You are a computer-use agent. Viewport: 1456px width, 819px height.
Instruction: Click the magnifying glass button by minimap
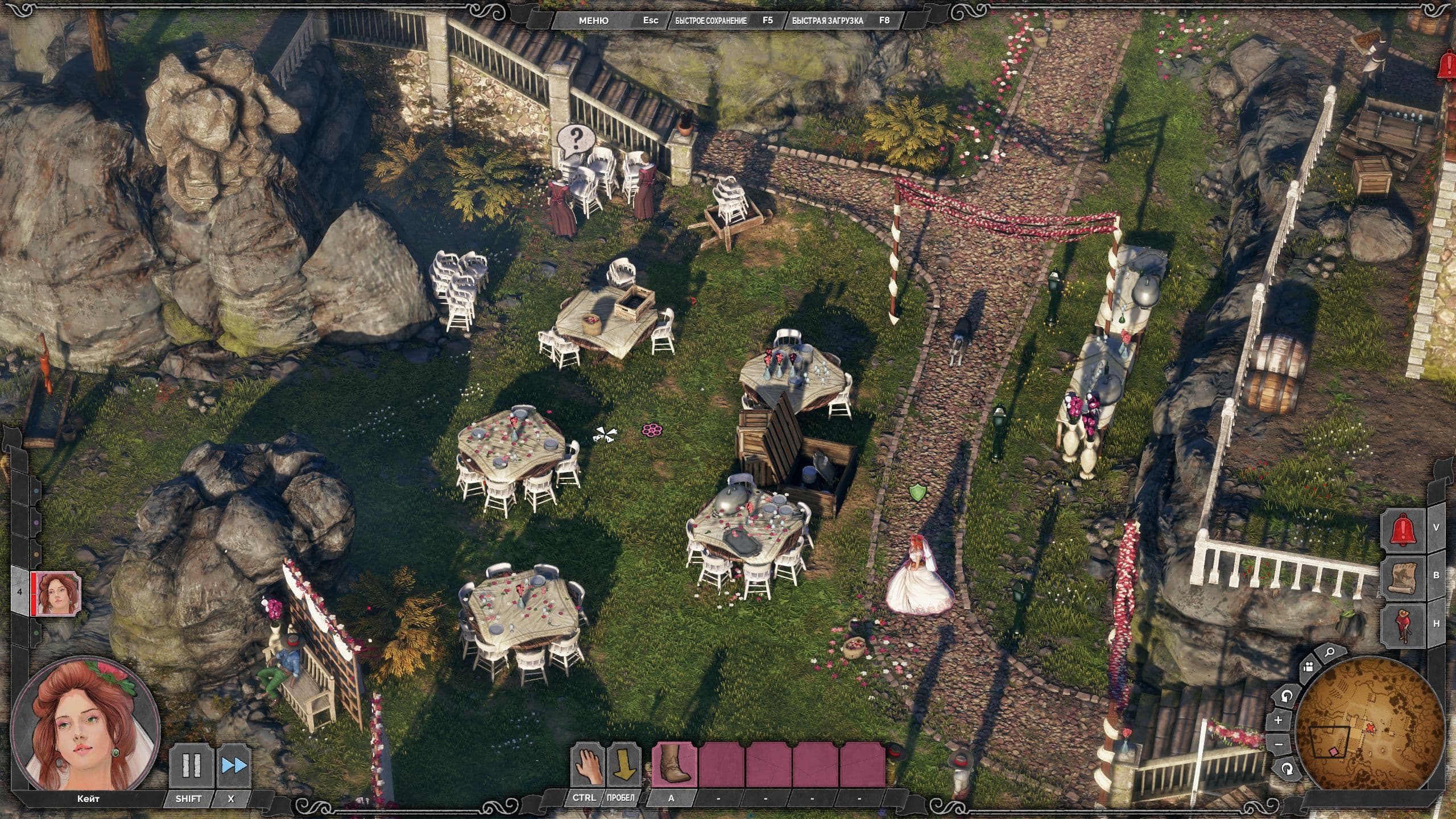1329,668
